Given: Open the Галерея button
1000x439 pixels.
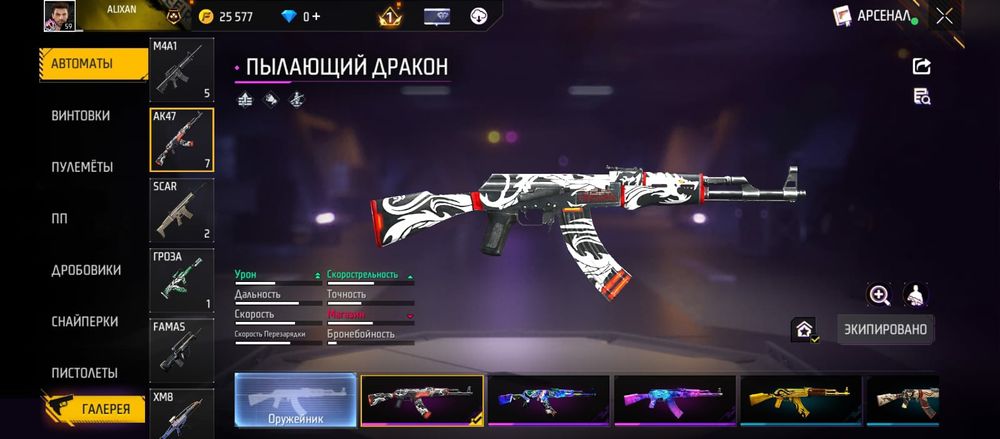Looking at the screenshot, I should (93, 408).
